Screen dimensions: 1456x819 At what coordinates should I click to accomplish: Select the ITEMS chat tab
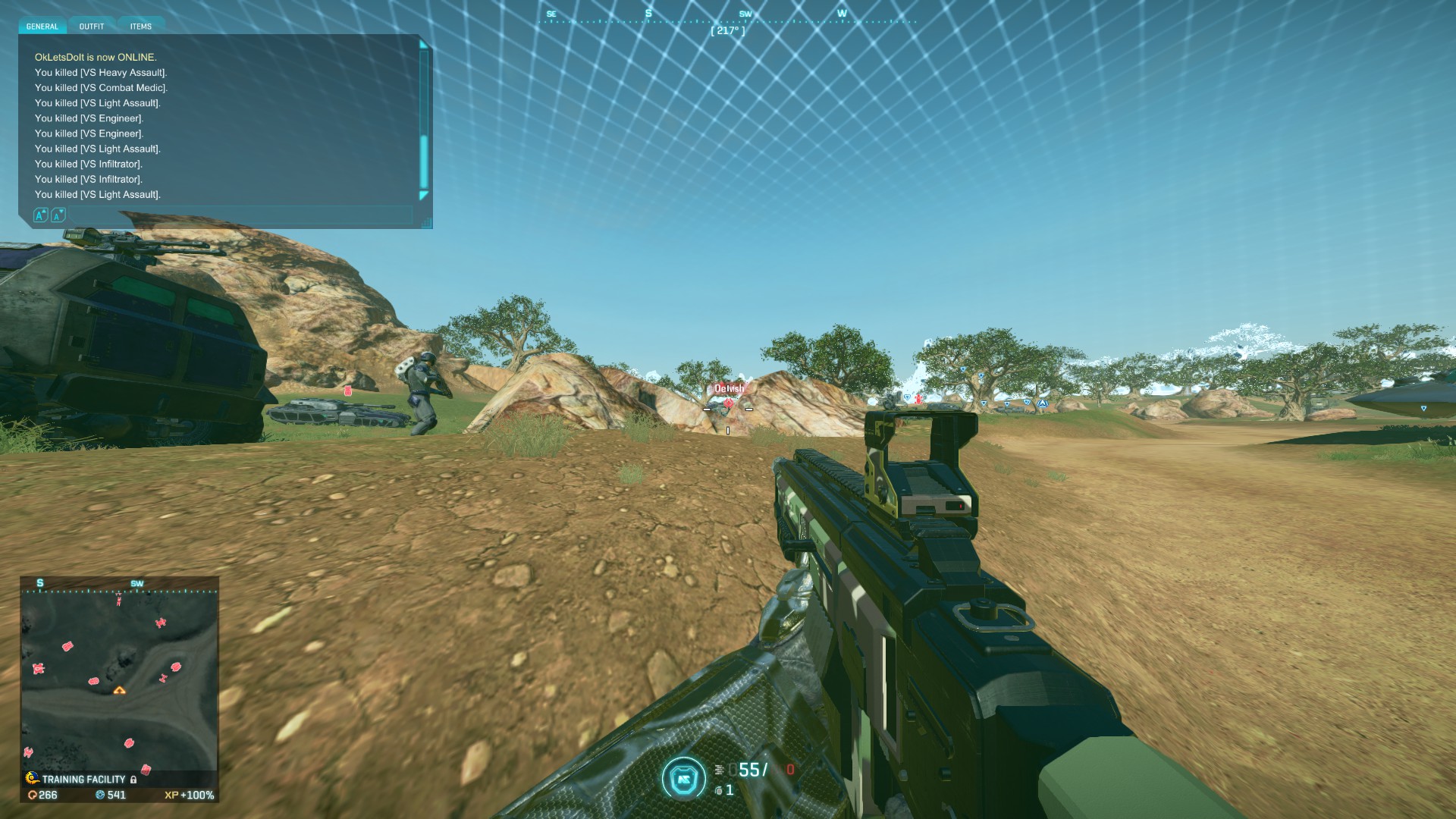[x=141, y=27]
